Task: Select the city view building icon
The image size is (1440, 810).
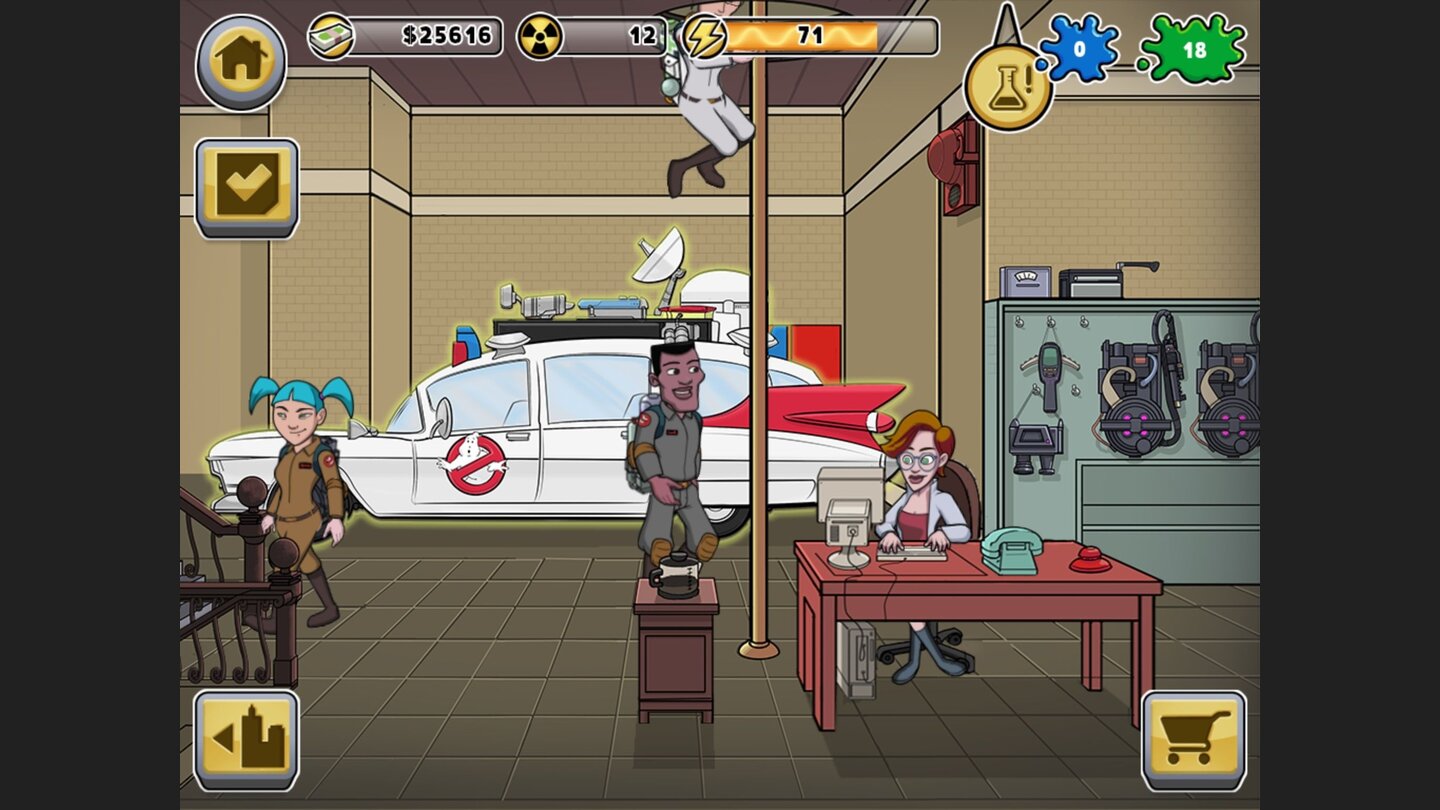Action: pos(244,737)
